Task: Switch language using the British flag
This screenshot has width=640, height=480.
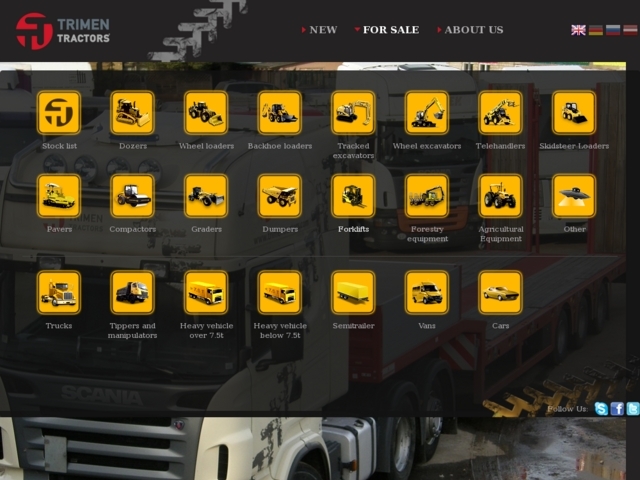Action: coord(579,30)
